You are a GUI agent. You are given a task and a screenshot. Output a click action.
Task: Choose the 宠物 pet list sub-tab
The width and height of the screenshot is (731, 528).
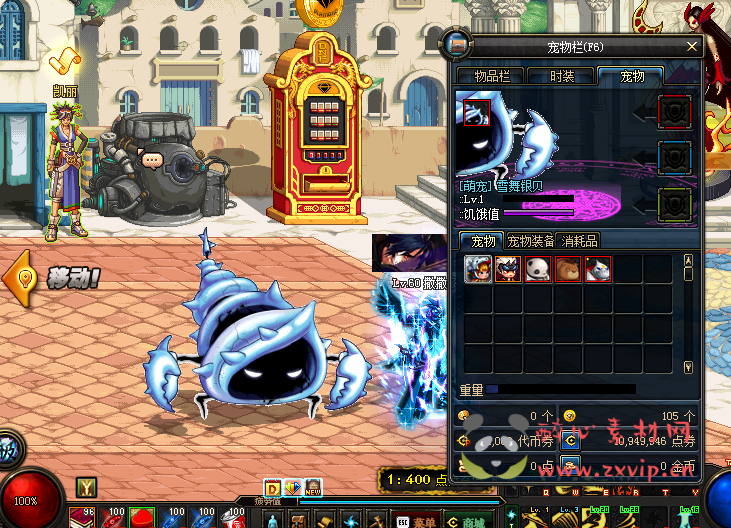tap(483, 241)
